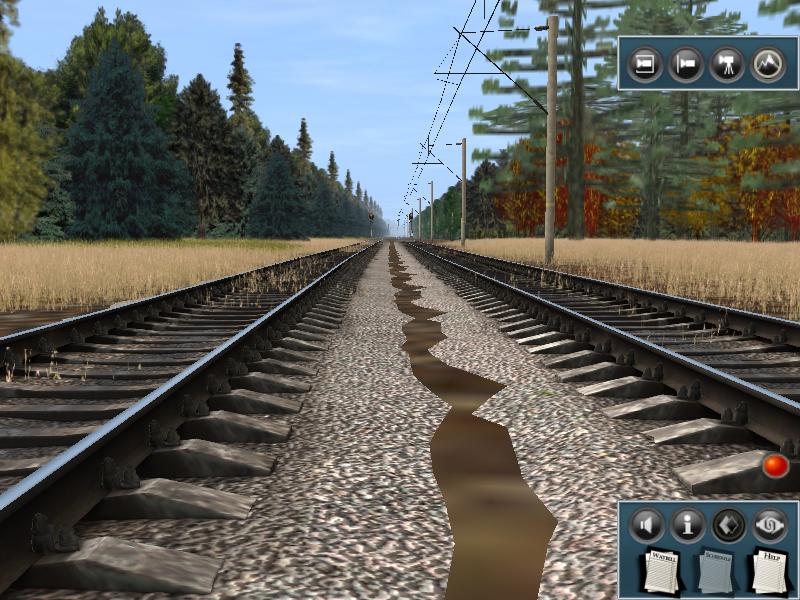Click the diamond-shaped junction button
800x600 pixels.
tap(728, 523)
